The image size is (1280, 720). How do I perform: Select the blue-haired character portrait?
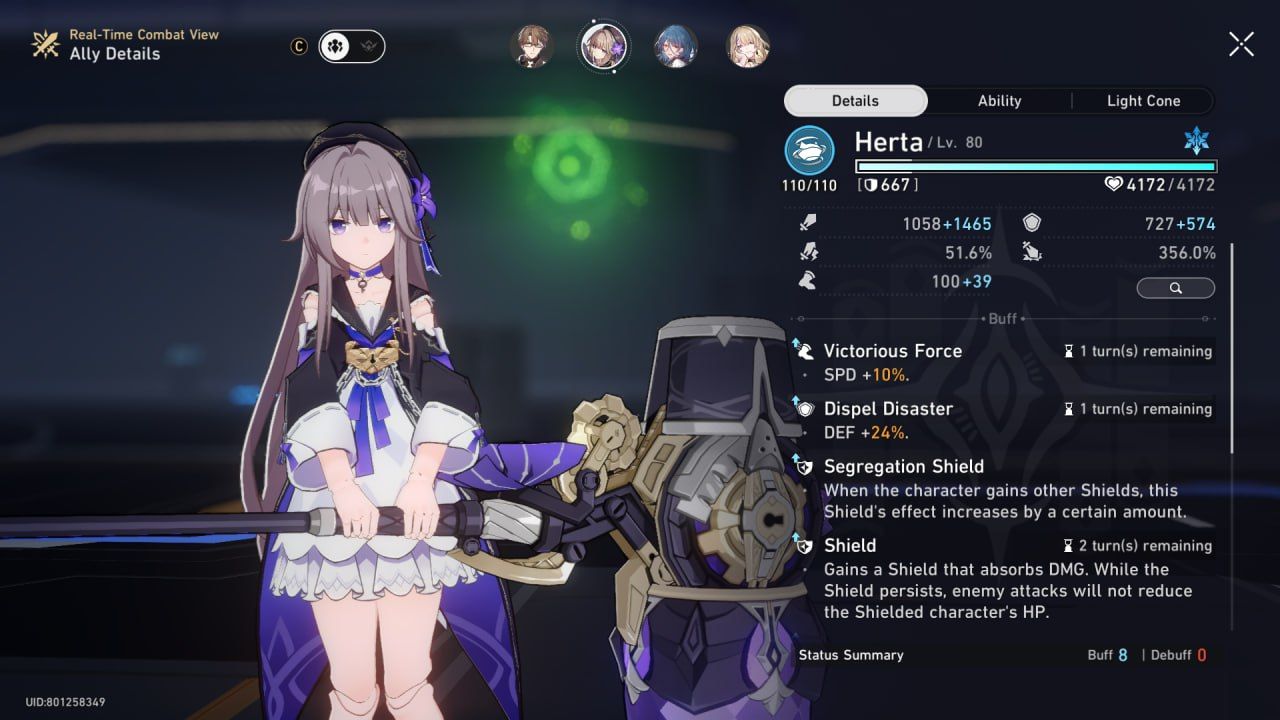pos(676,46)
